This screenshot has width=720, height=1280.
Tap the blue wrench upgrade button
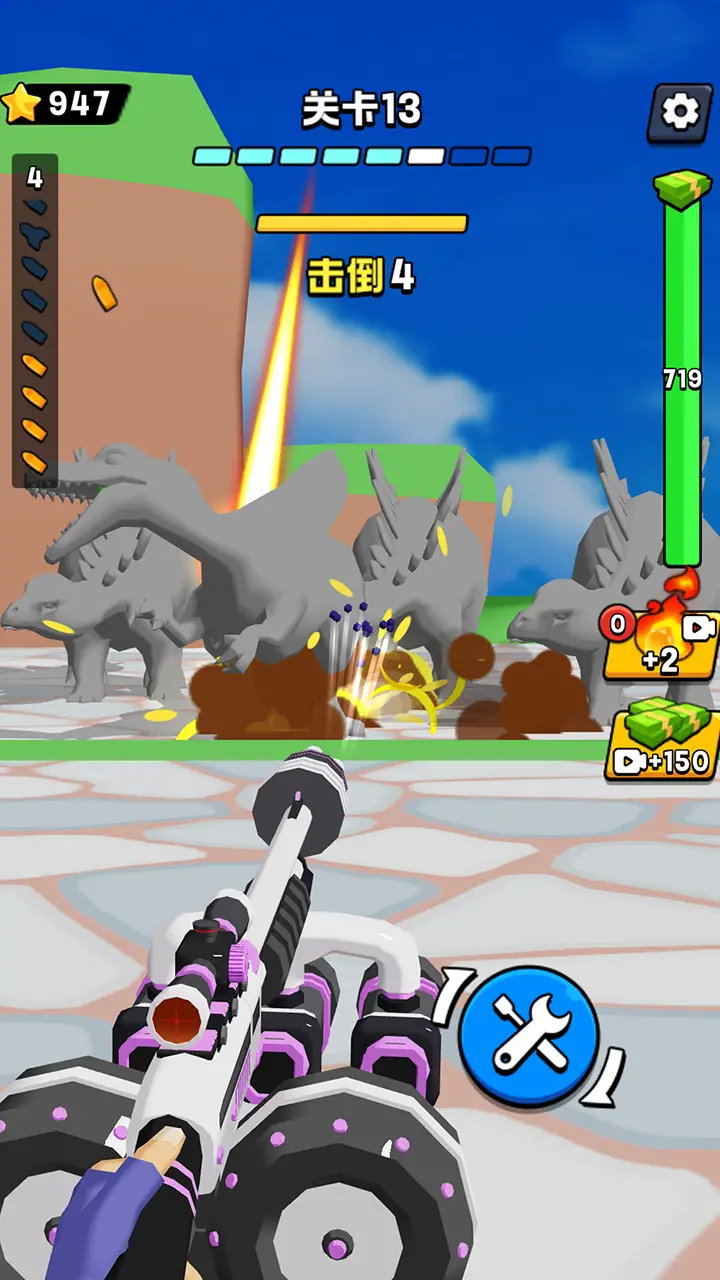click(528, 1035)
